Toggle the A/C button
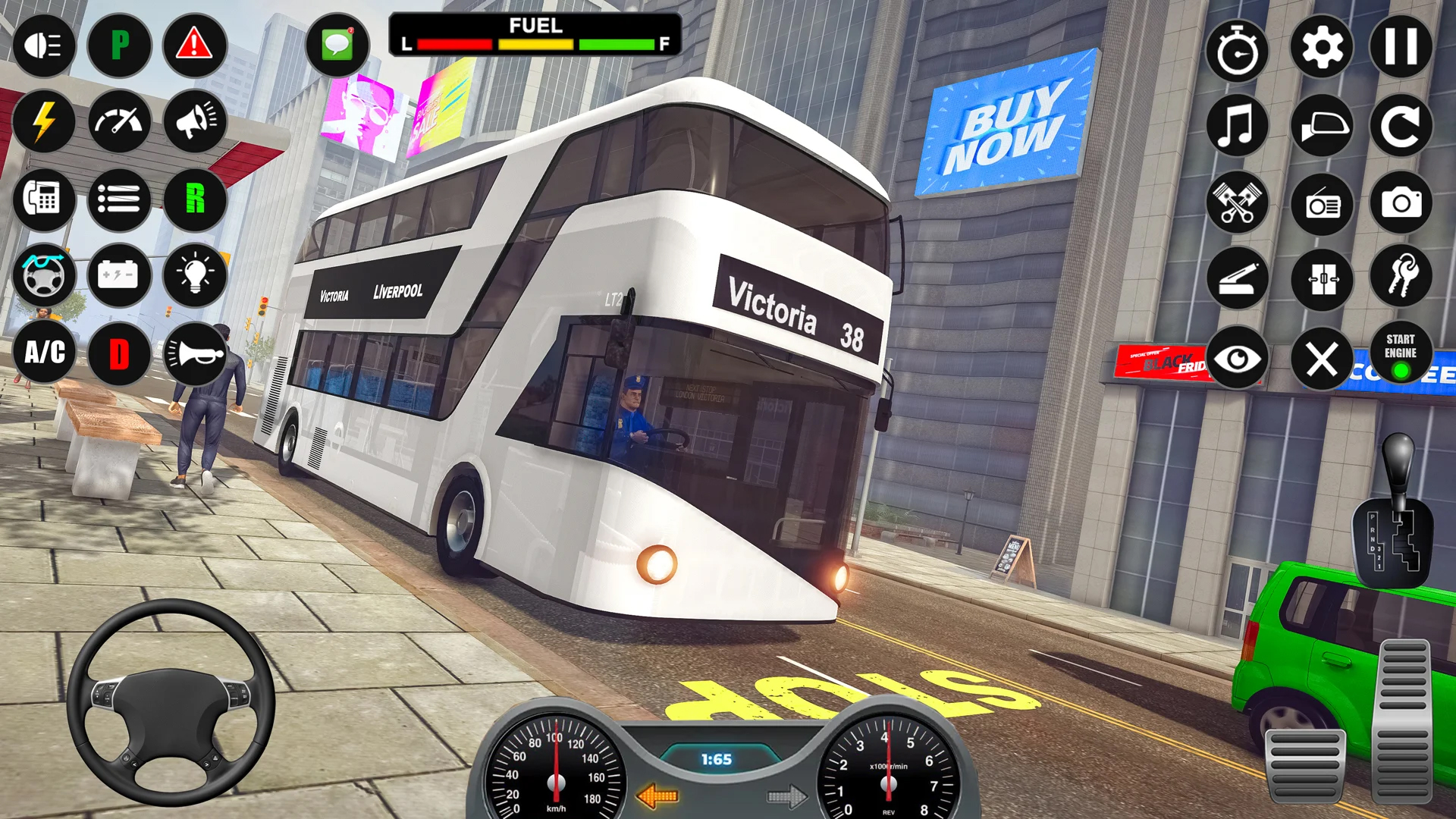 pyautogui.click(x=43, y=353)
